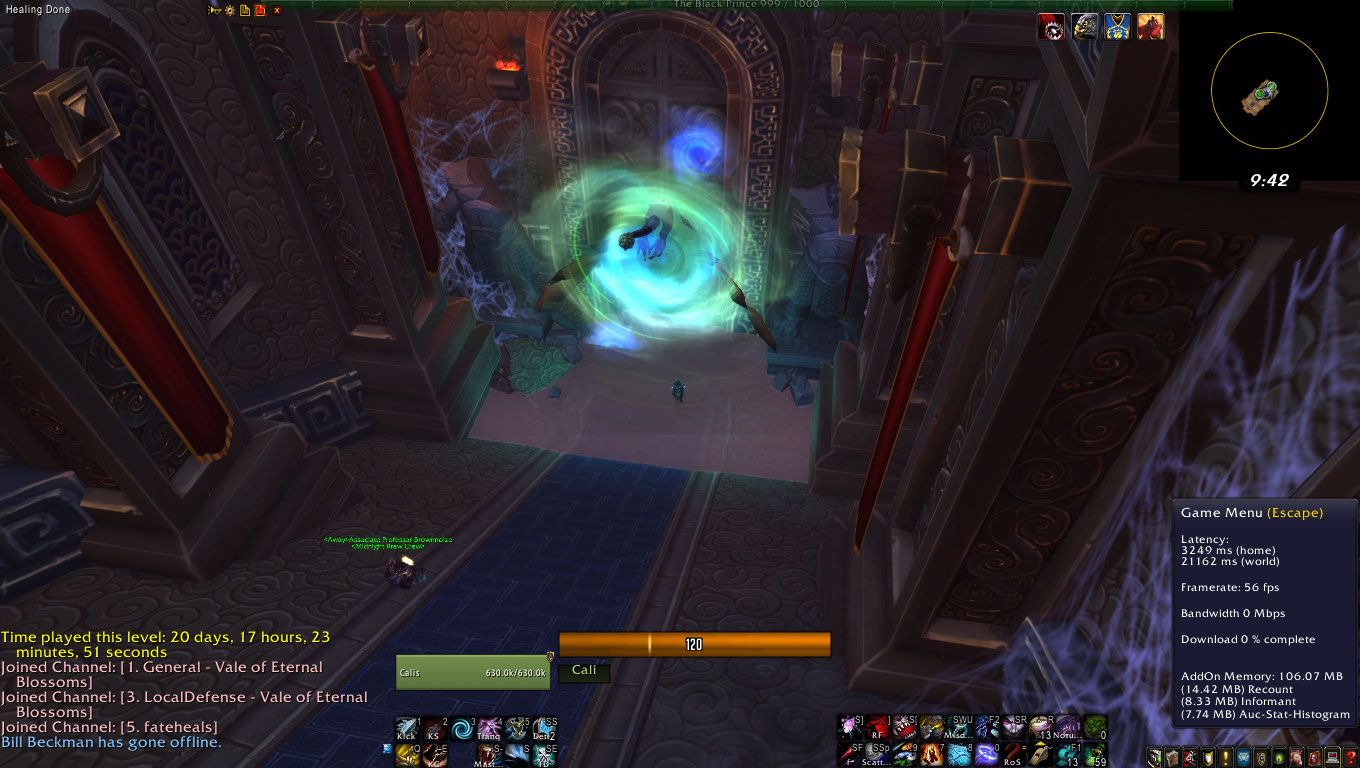The width and height of the screenshot is (1360, 768).
Task: Open Recount configuration gear icon
Action: (229, 10)
